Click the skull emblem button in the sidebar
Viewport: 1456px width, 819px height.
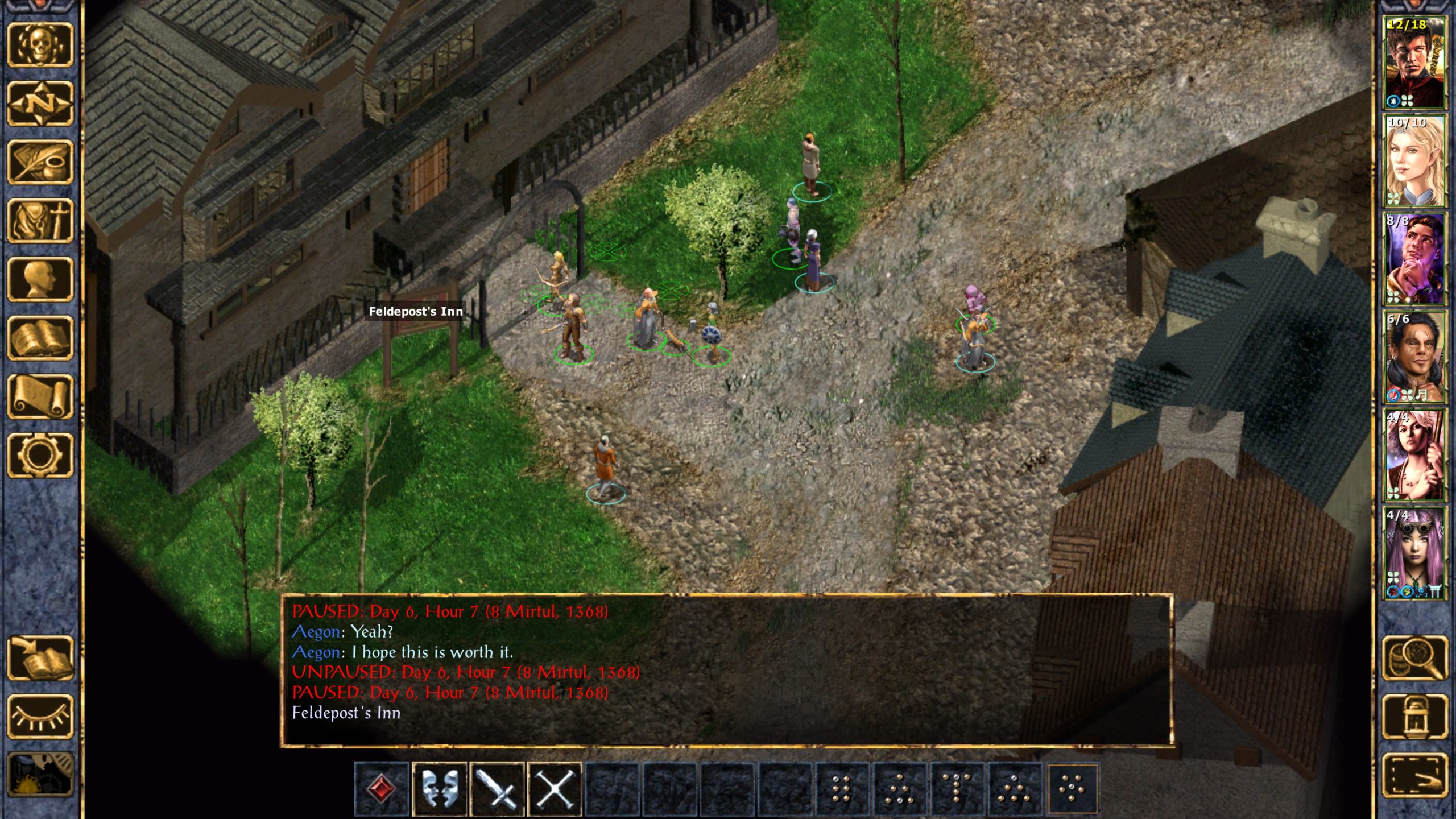pyautogui.click(x=40, y=45)
